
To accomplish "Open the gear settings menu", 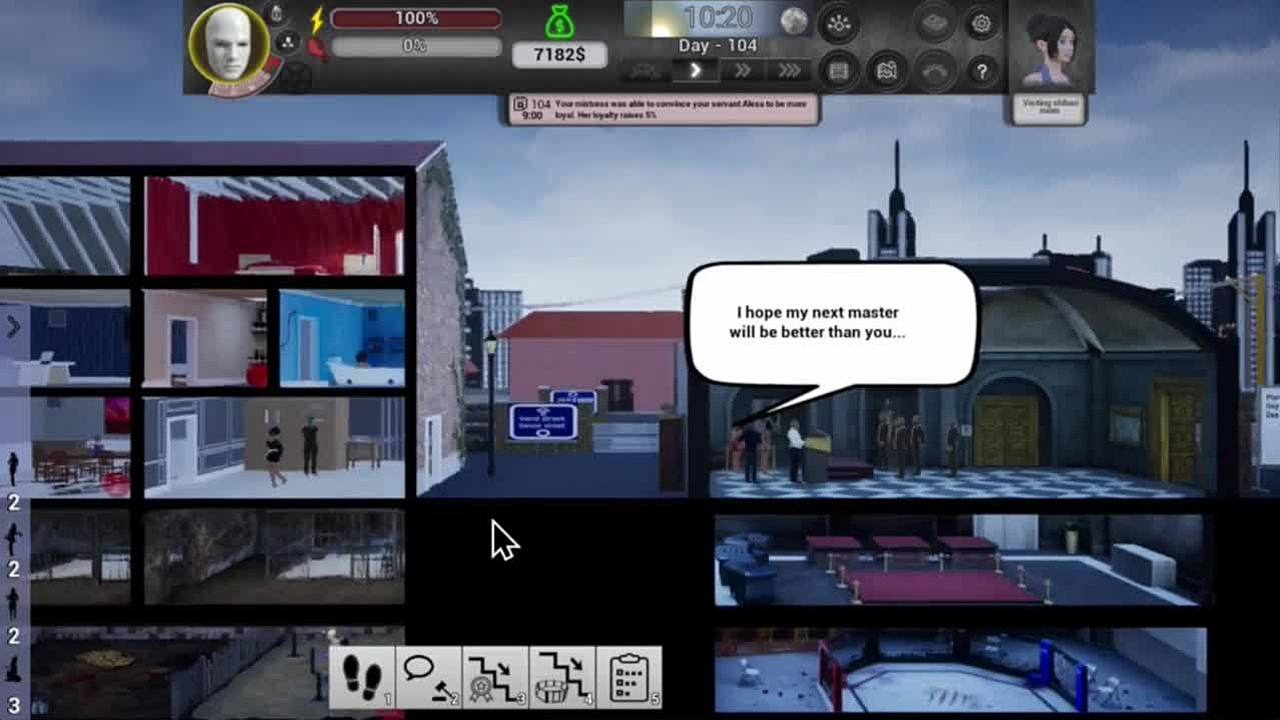I will point(981,25).
